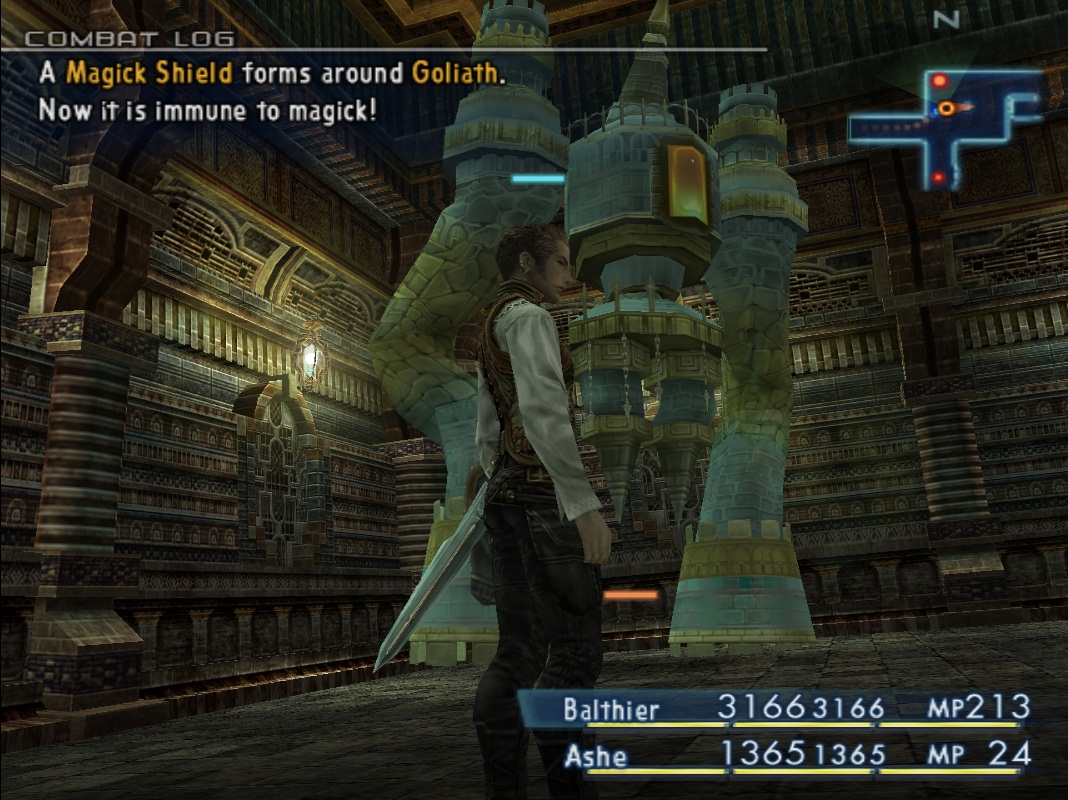Open the Combat Log panel
The height and width of the screenshot is (800, 1068).
[x=130, y=40]
